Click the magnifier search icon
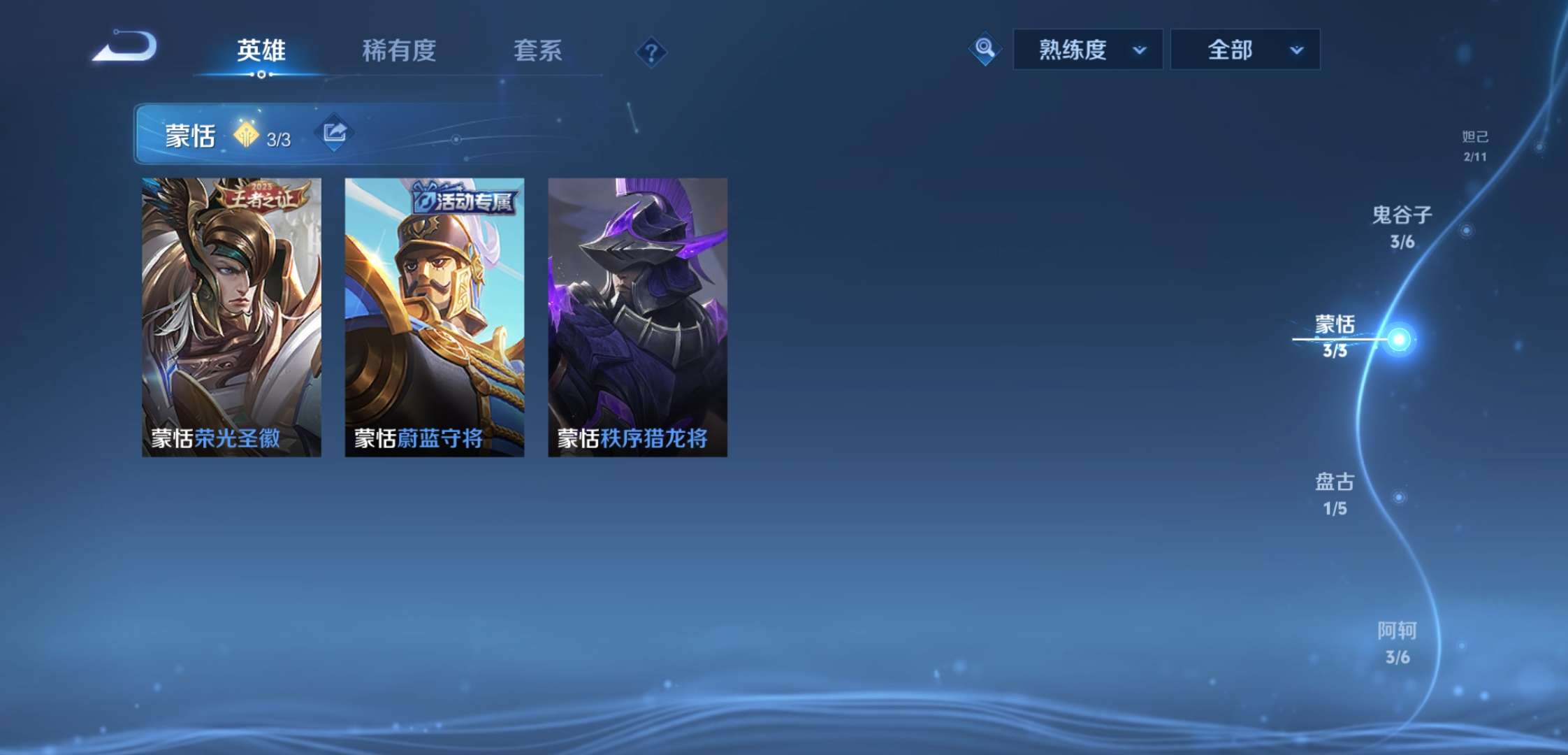The image size is (1568, 755). pyautogui.click(x=985, y=49)
